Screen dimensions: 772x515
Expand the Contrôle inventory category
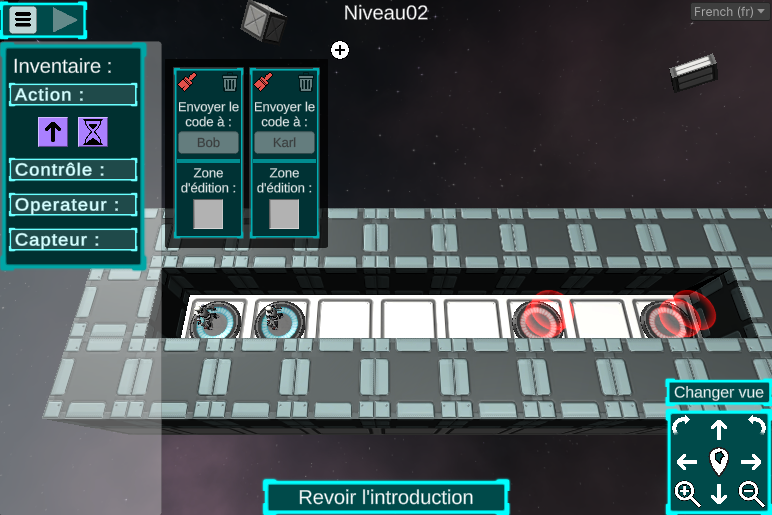(x=73, y=170)
